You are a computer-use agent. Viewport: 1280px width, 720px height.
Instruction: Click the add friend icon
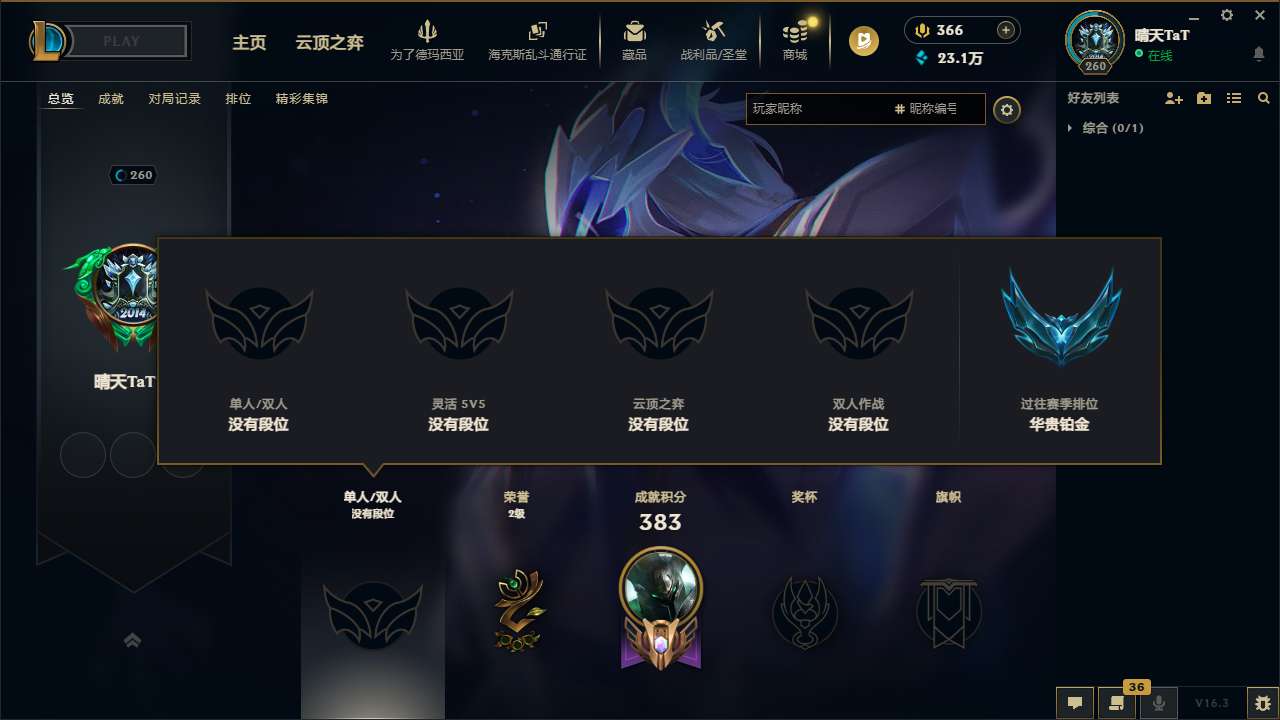coord(1172,98)
